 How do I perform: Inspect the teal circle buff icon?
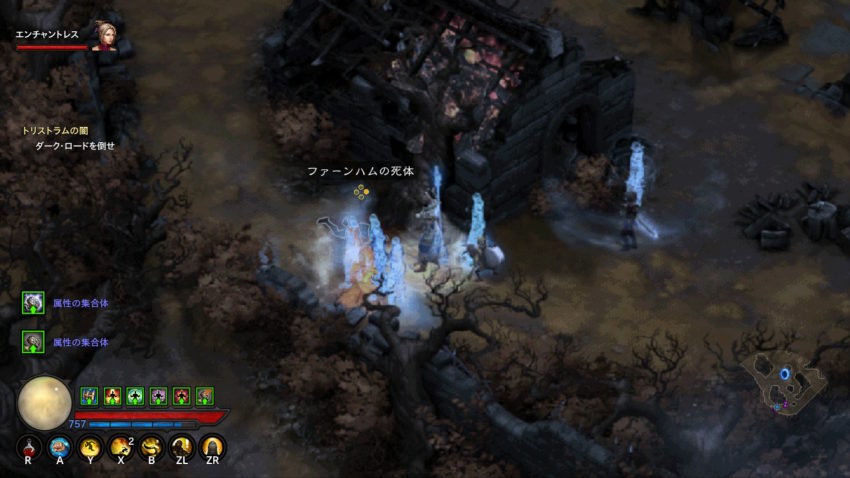(x=135, y=396)
